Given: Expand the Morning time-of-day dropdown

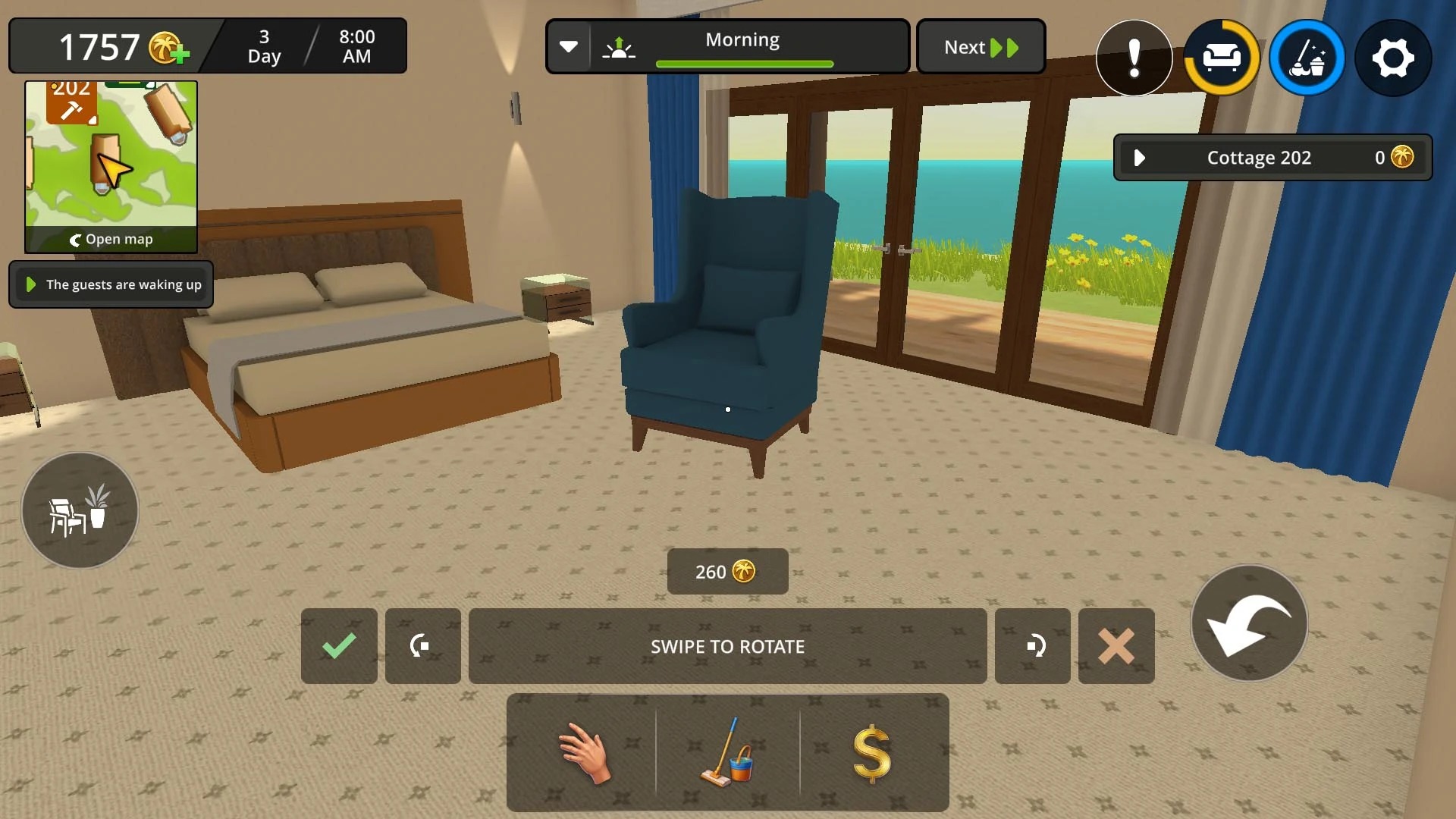Looking at the screenshot, I should pos(570,46).
